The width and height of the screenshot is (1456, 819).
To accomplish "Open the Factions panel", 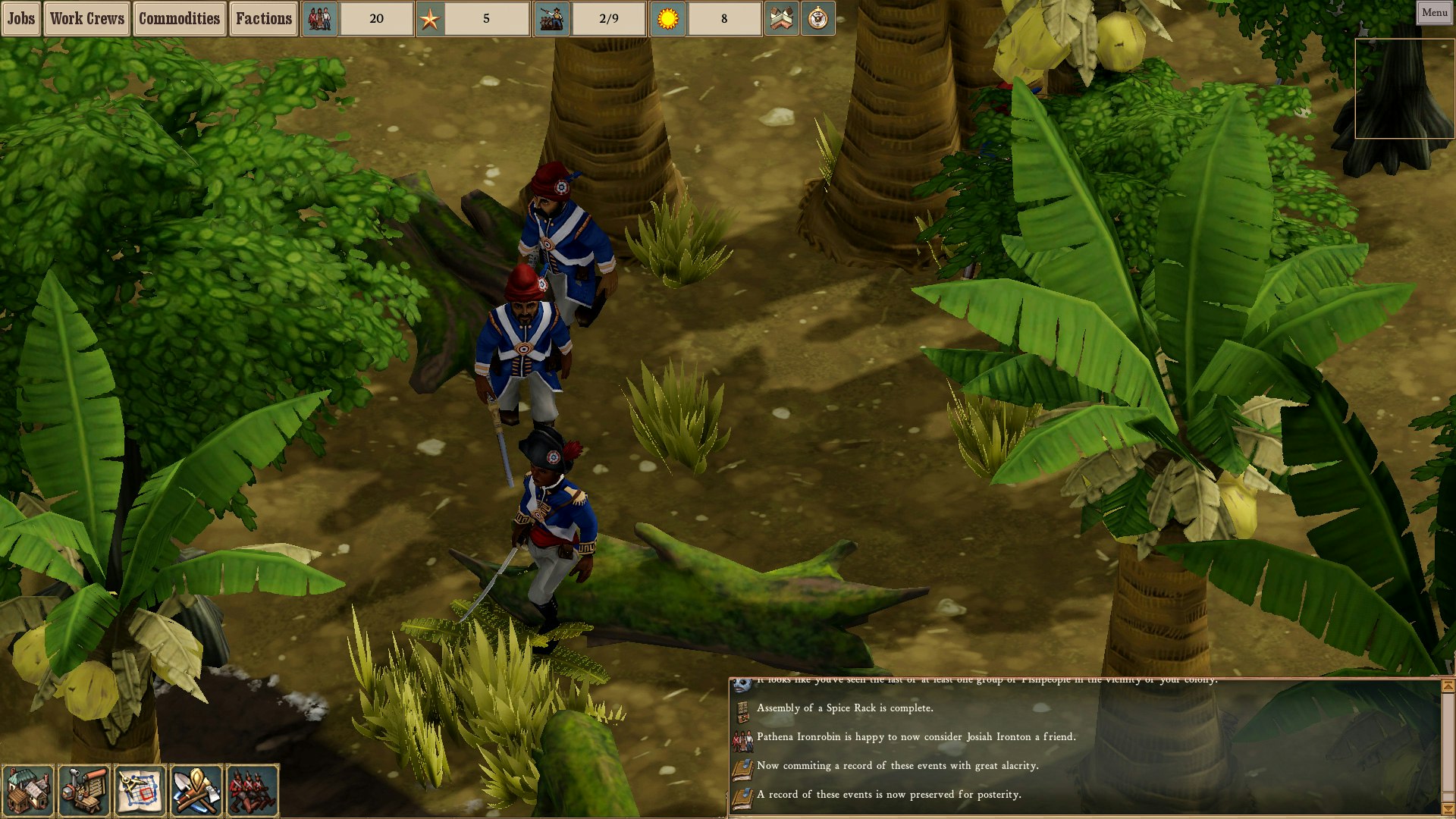I will click(263, 18).
